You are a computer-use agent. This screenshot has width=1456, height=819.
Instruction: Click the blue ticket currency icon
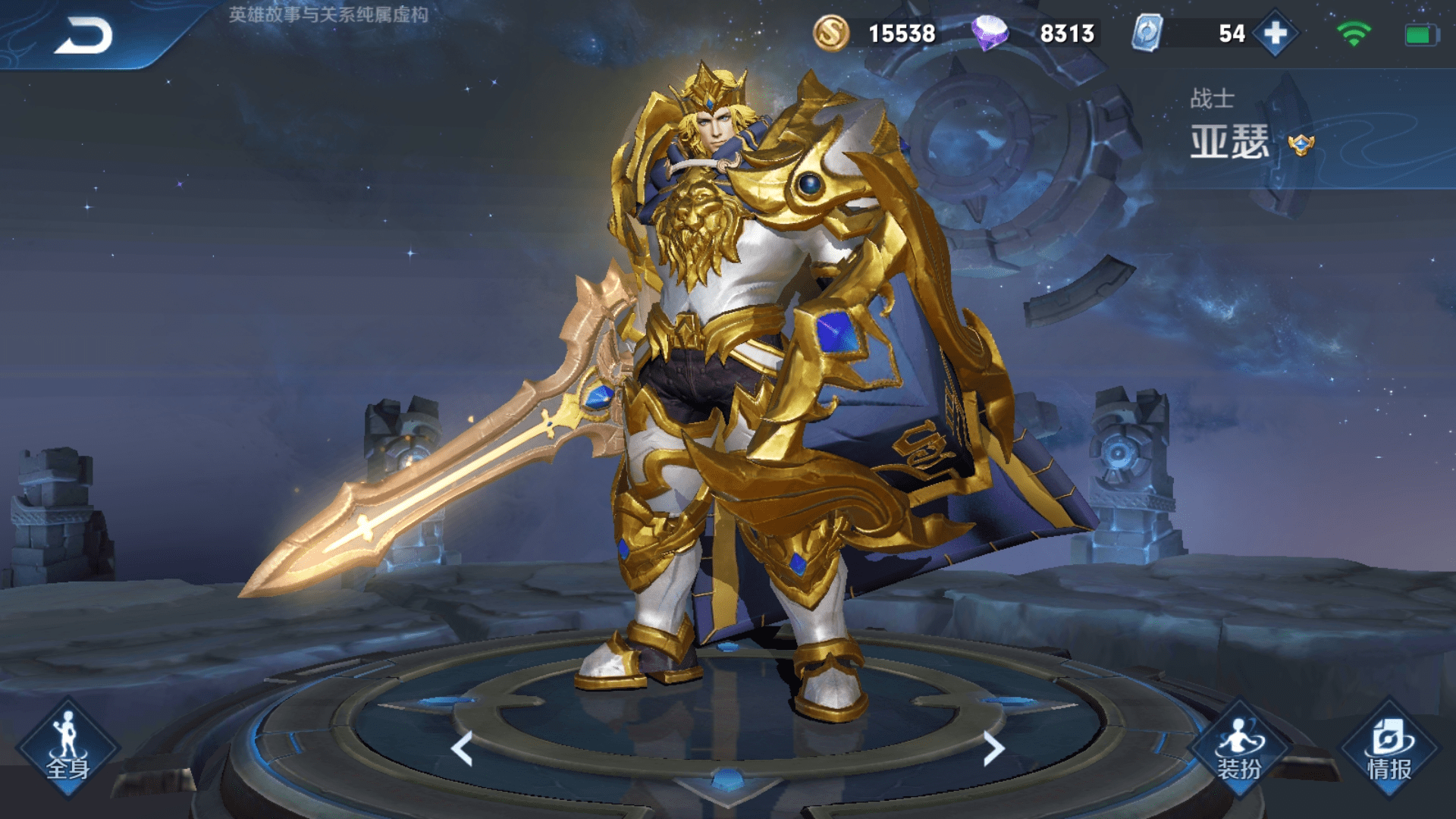point(1147,33)
